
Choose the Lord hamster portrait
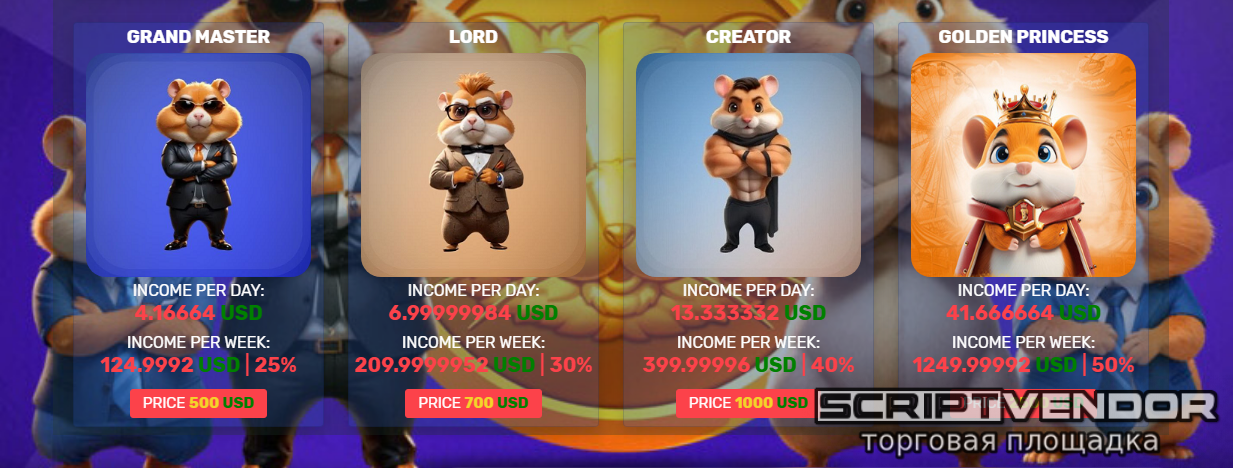(473, 165)
